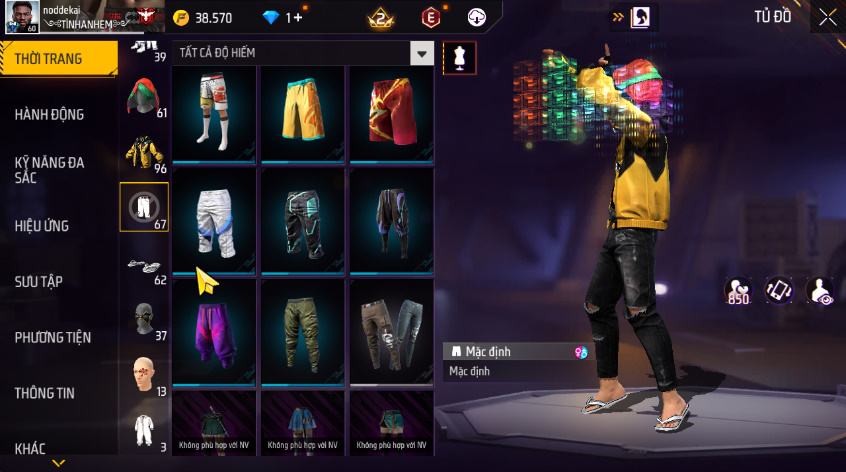The height and width of the screenshot is (472, 846).
Task: Add diamonds with the plus button
Action: click(297, 18)
